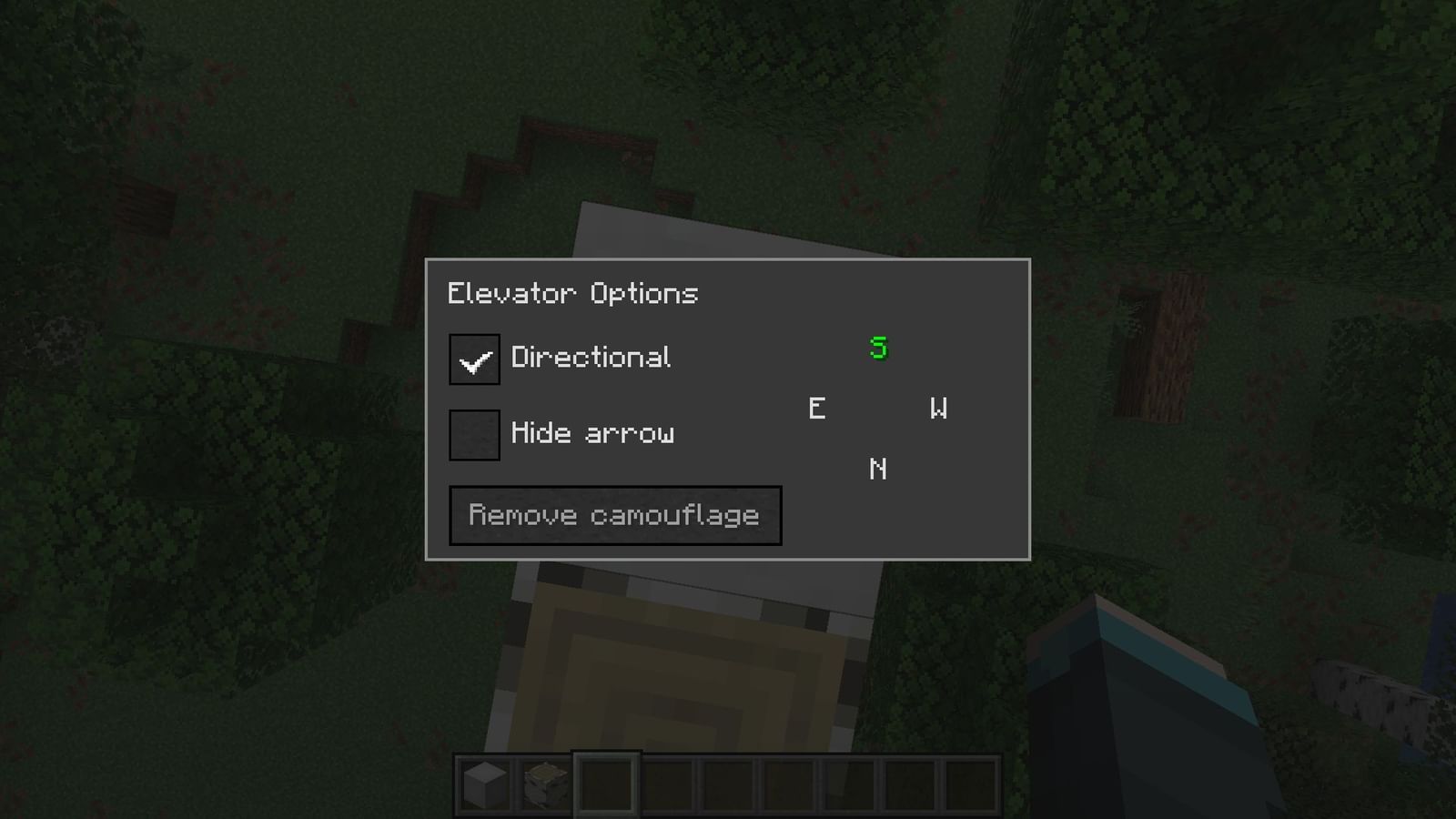Screen dimensions: 1456x819
Task: Click the green highlighted S indicator
Action: pyautogui.click(x=876, y=349)
